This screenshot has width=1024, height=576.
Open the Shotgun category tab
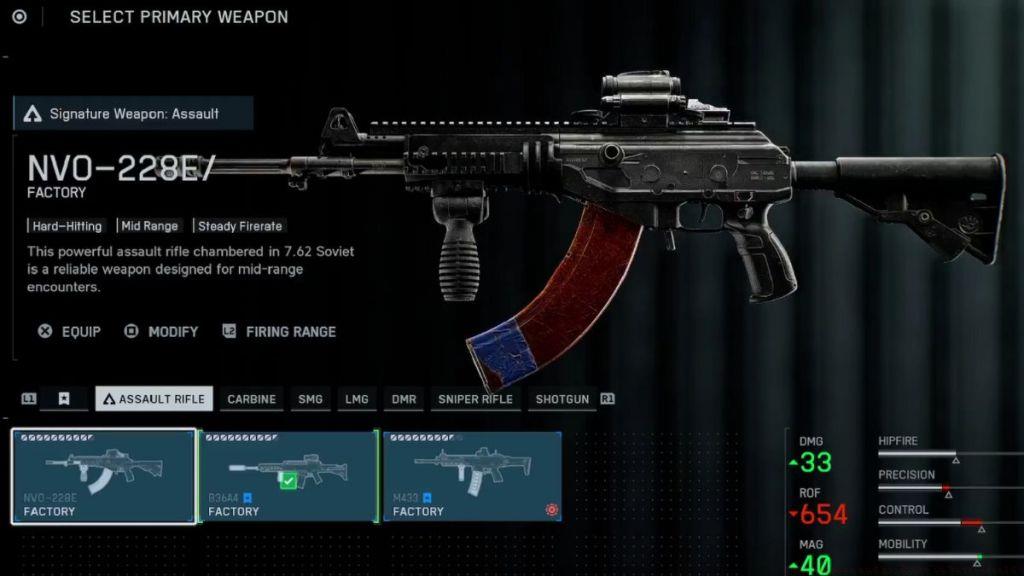(562, 399)
